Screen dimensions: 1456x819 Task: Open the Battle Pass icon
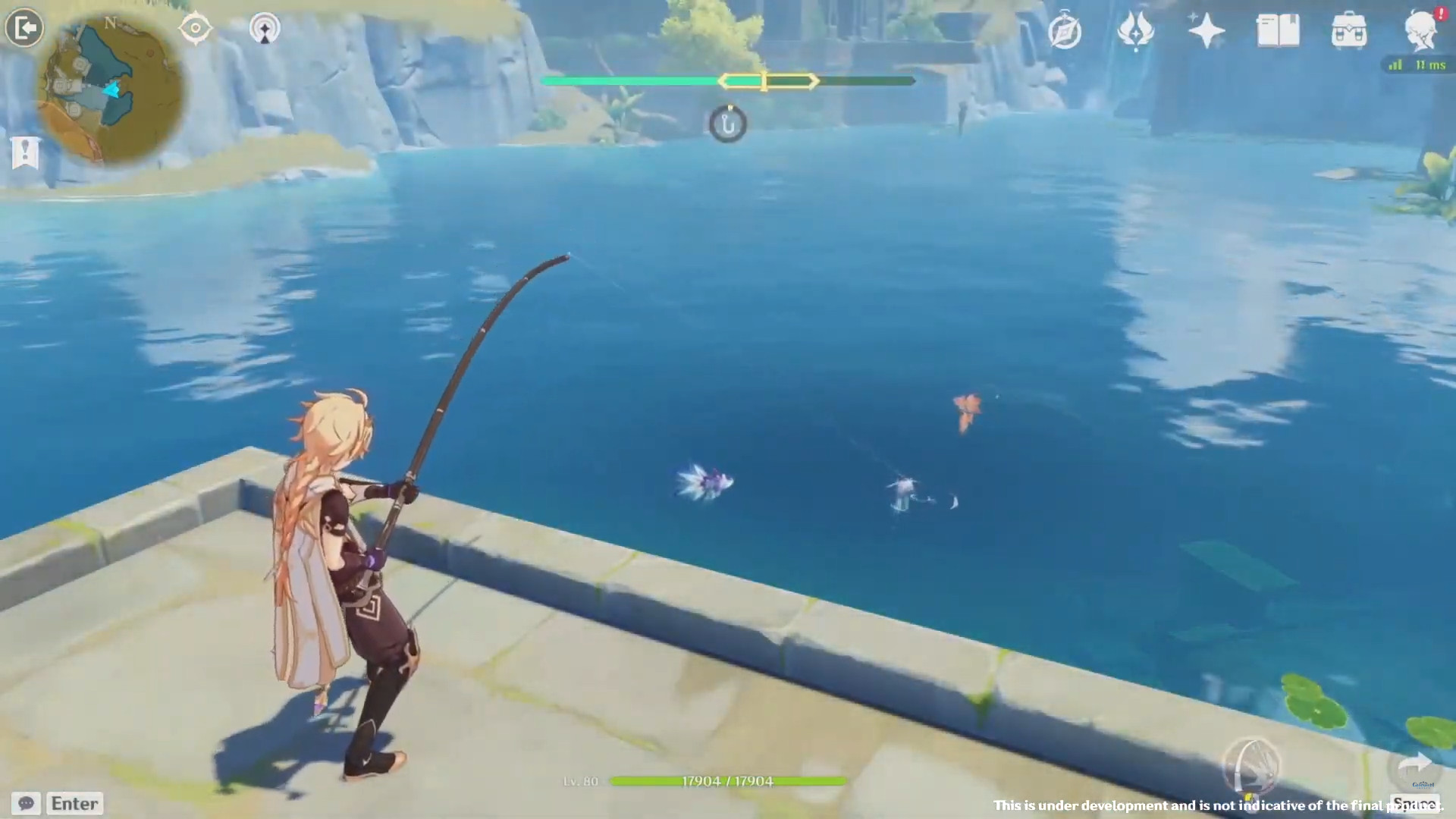1135,32
